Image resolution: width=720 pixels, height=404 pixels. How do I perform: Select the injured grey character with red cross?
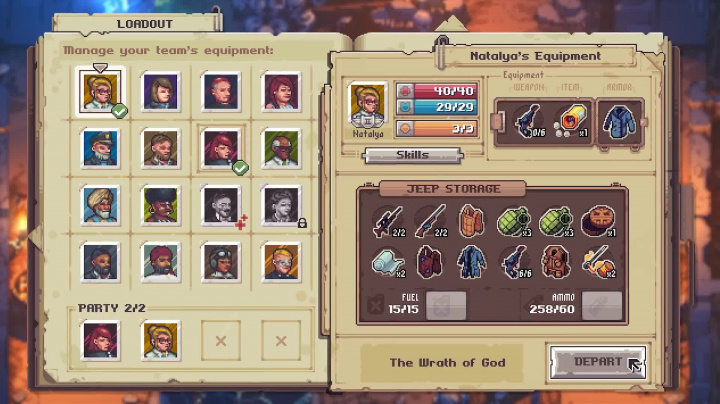(221, 204)
